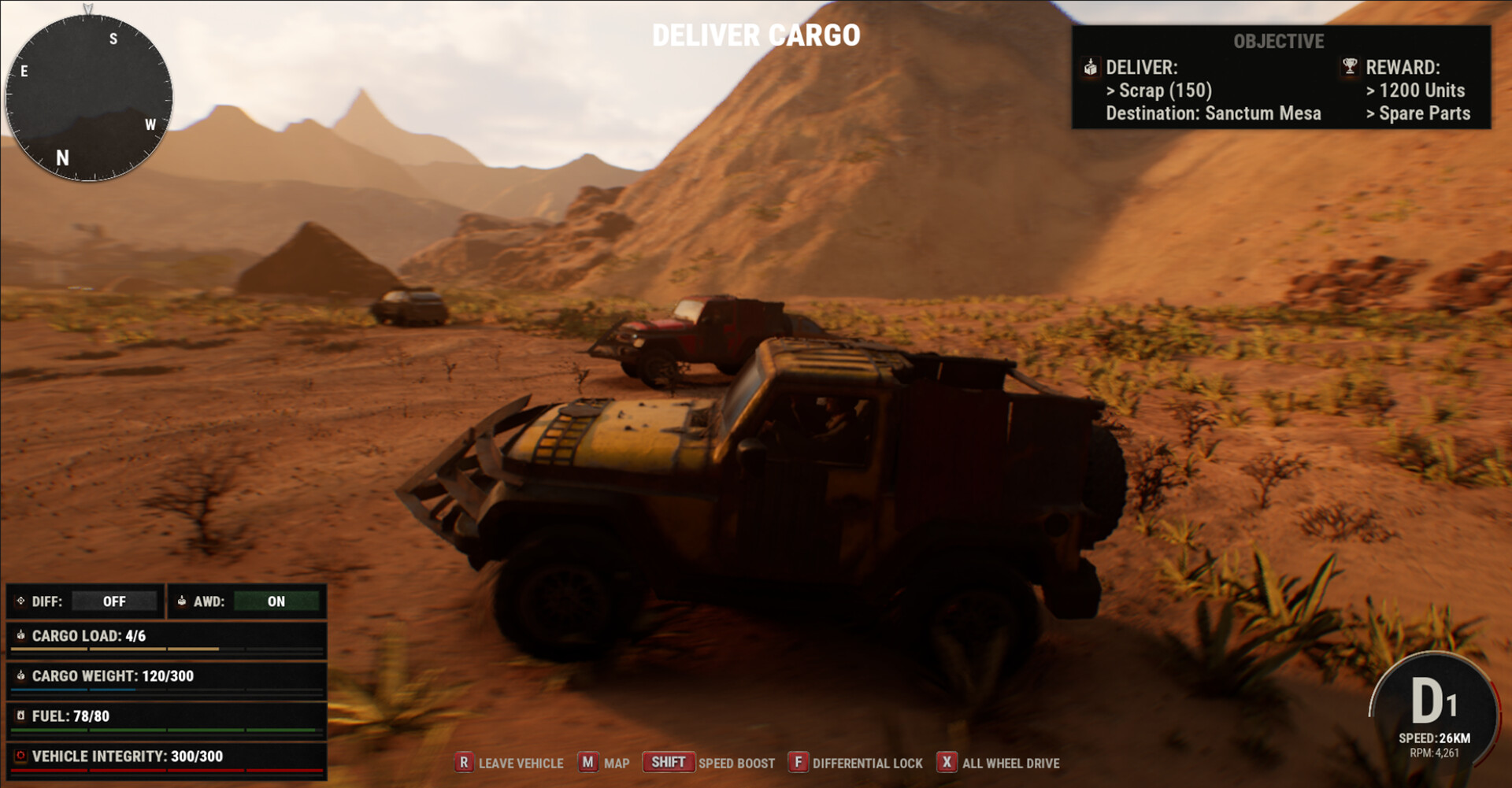Image resolution: width=1512 pixels, height=788 pixels.
Task: Click the SHIFT badge for Speed Boost
Action: [669, 762]
